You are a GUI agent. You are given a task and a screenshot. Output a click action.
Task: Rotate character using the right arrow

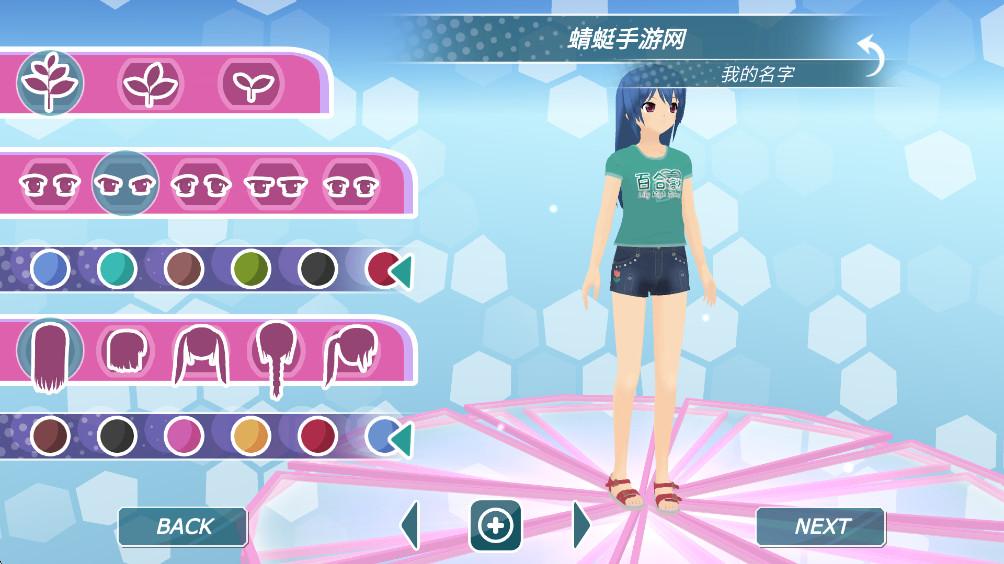tap(581, 526)
